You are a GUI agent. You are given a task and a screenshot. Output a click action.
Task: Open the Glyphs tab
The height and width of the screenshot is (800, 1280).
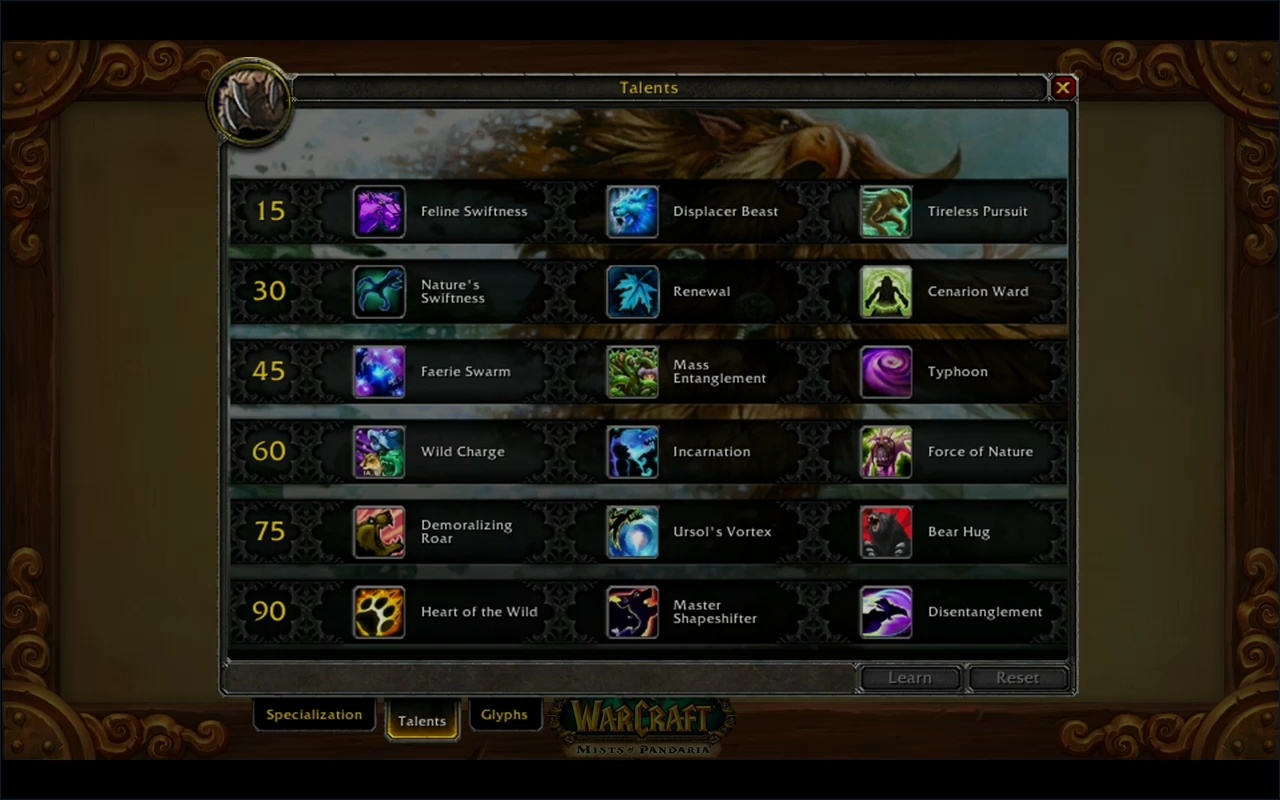pyautogui.click(x=505, y=714)
